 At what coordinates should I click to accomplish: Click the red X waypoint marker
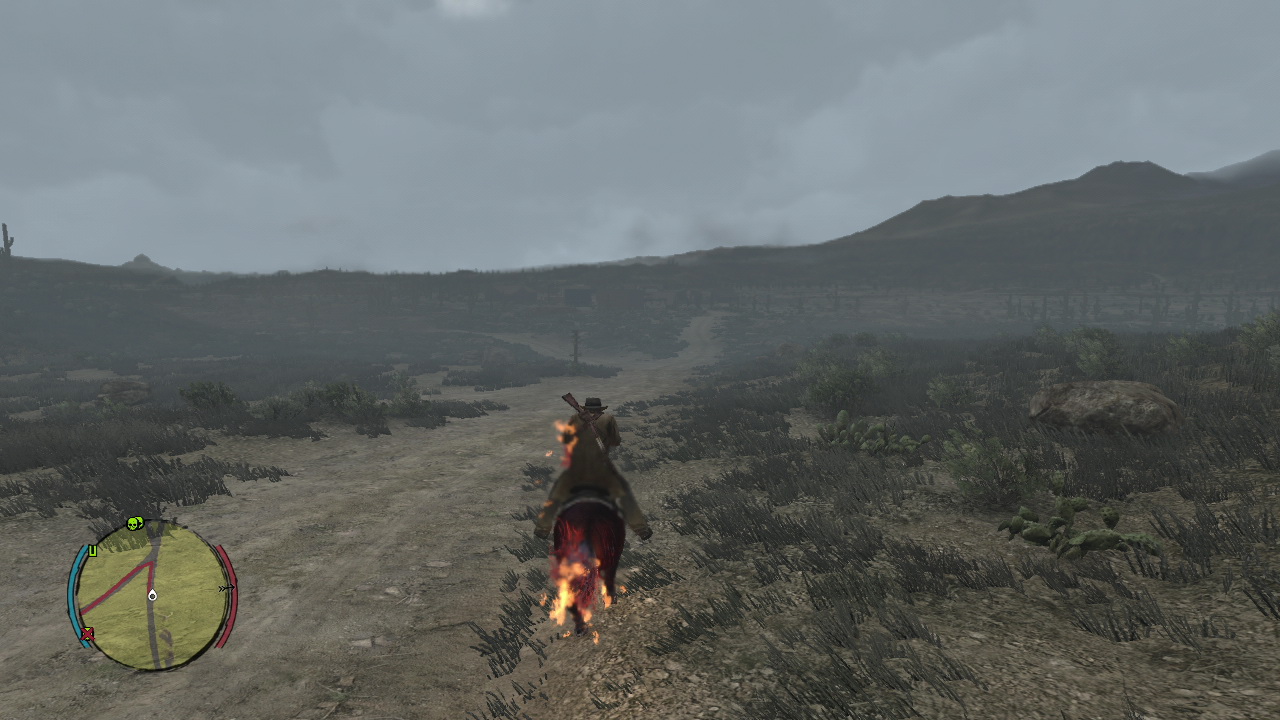point(88,633)
